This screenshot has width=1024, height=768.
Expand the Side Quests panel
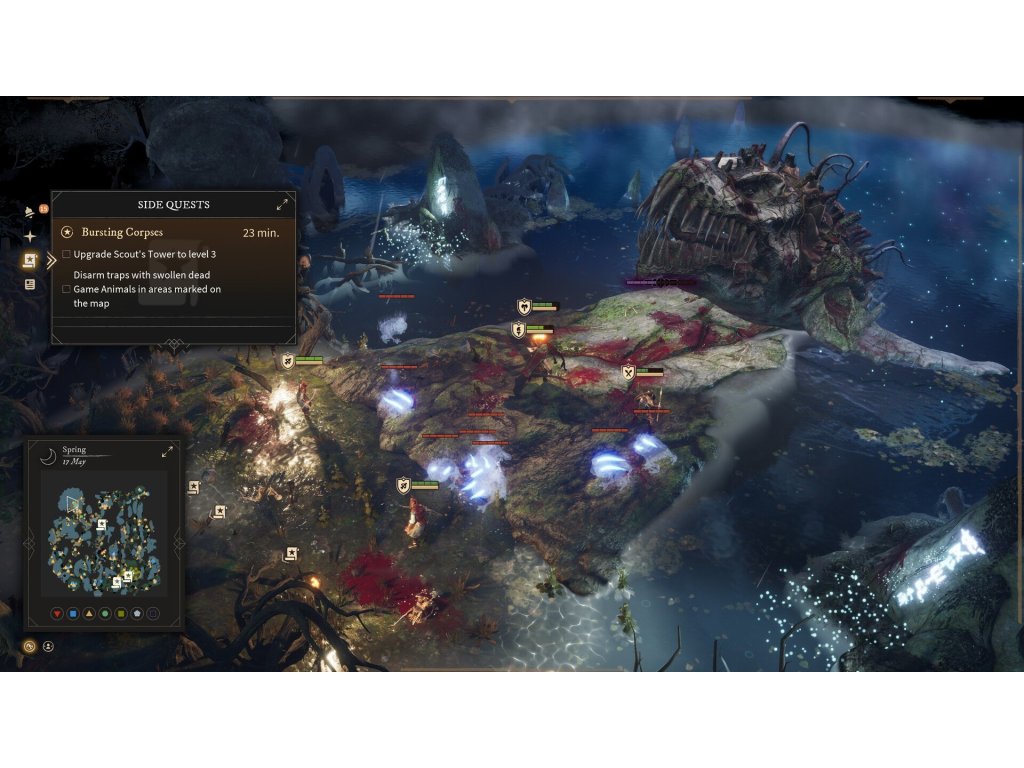click(x=282, y=204)
